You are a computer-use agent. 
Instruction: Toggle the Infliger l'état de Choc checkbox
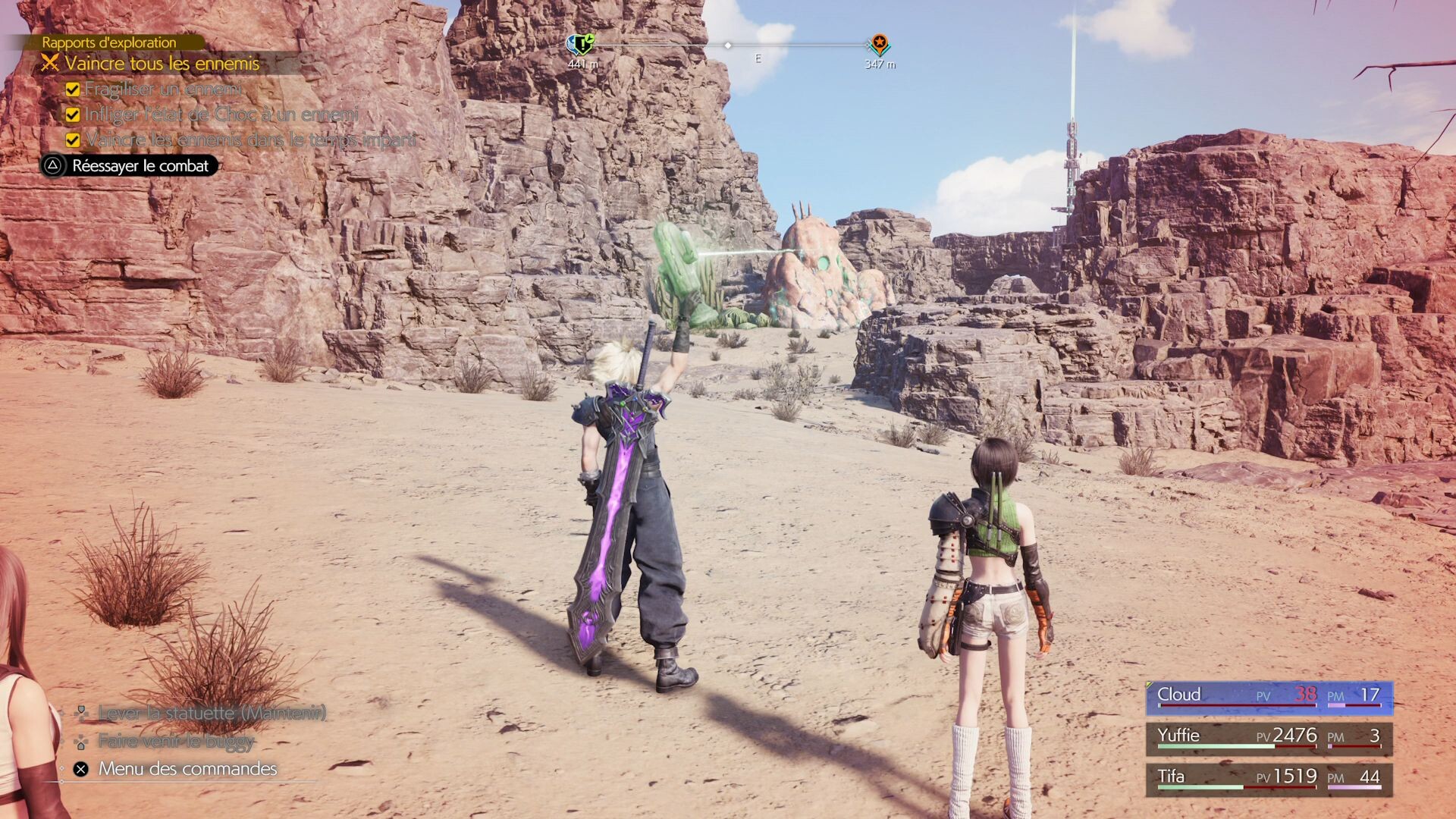[x=72, y=115]
